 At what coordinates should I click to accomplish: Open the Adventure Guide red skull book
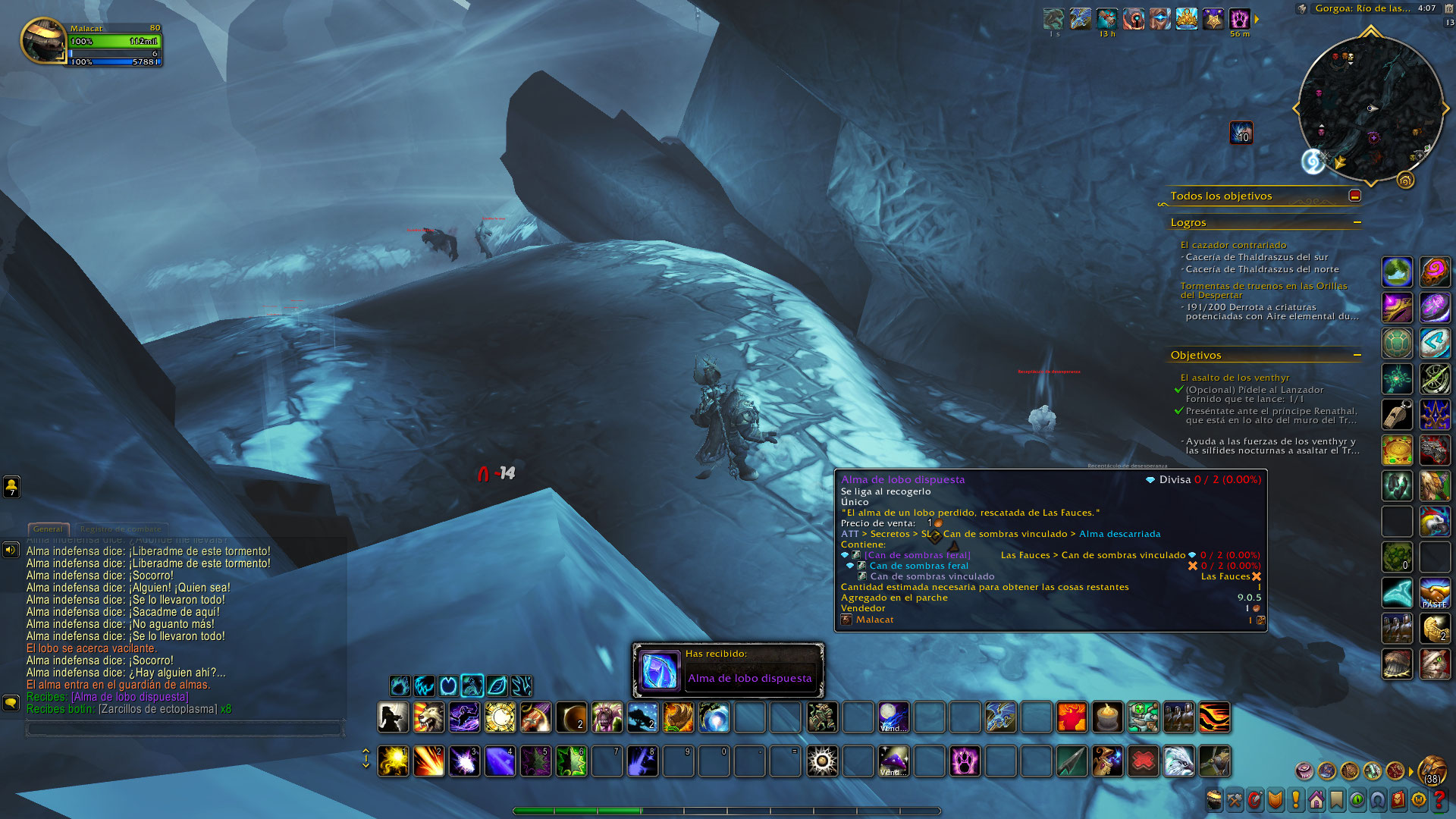(x=1399, y=800)
